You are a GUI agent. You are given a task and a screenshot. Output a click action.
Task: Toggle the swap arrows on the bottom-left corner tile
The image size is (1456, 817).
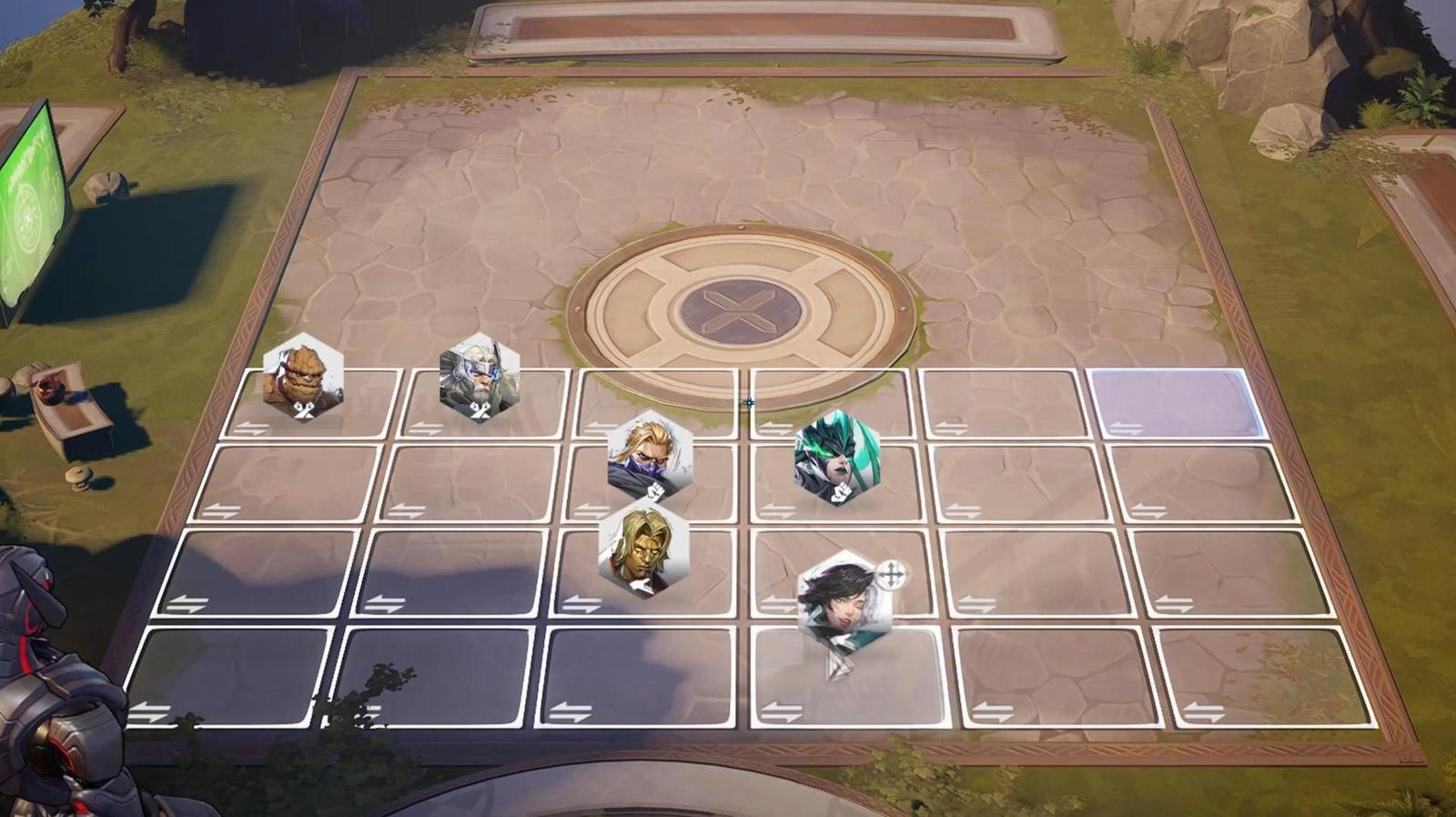(151, 713)
